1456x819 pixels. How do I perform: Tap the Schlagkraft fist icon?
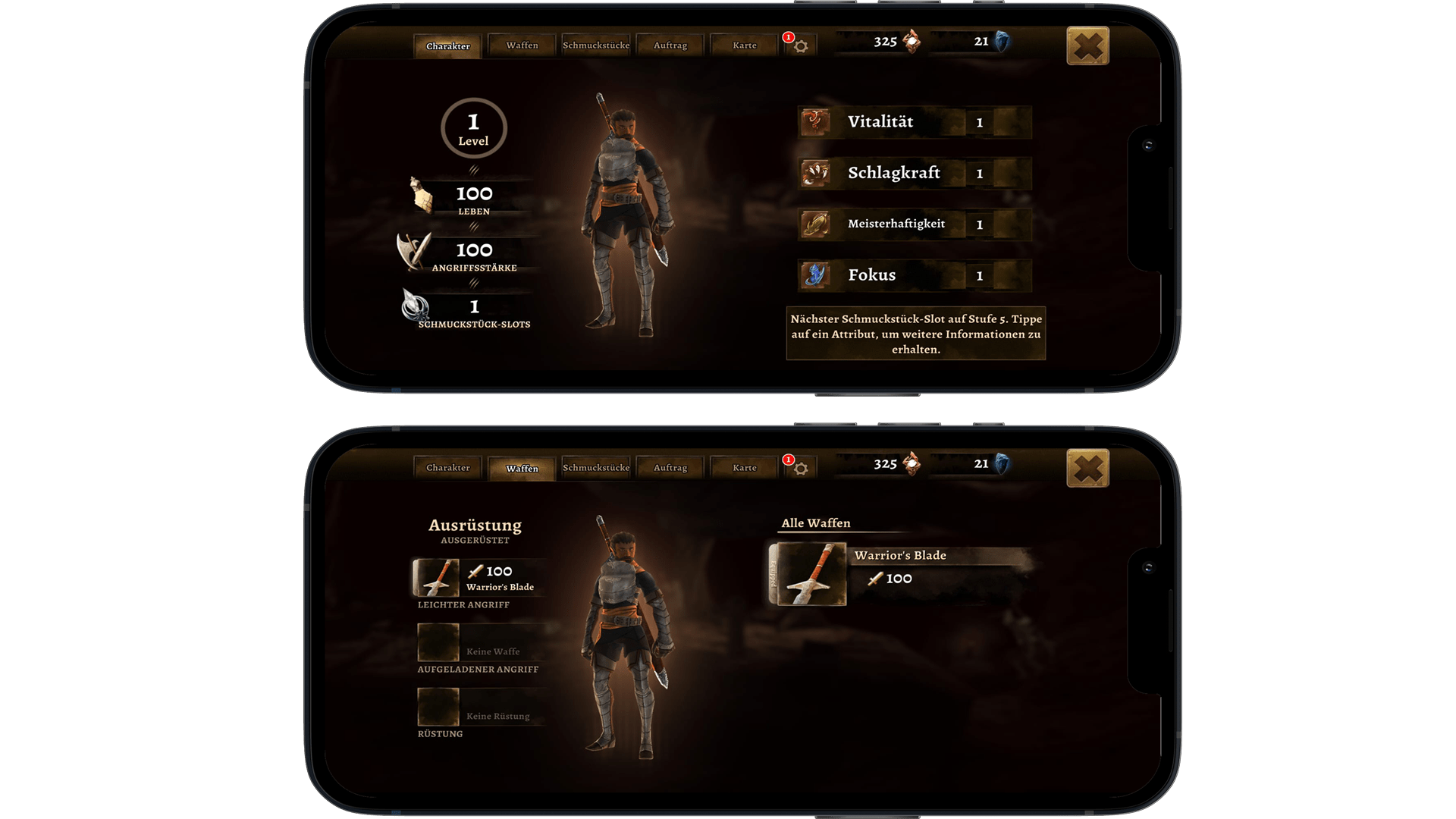tap(814, 173)
